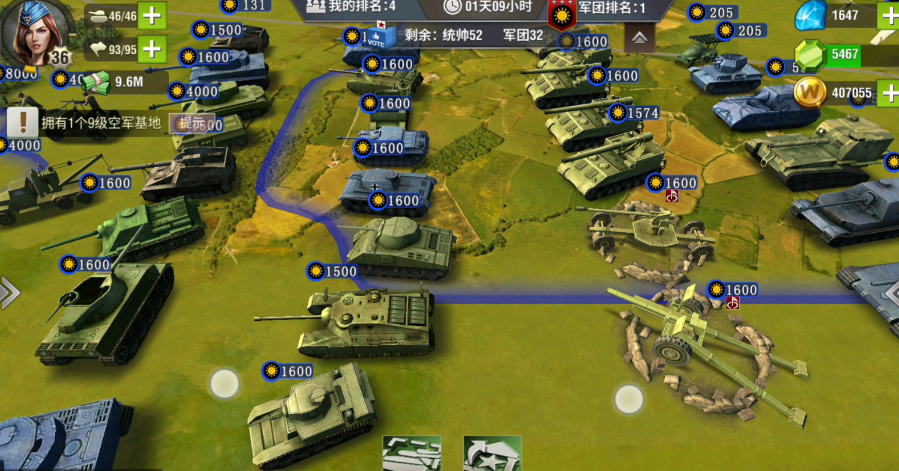Open the blue VOTE ballot box
Screen dimensions: 899x471
point(378,37)
